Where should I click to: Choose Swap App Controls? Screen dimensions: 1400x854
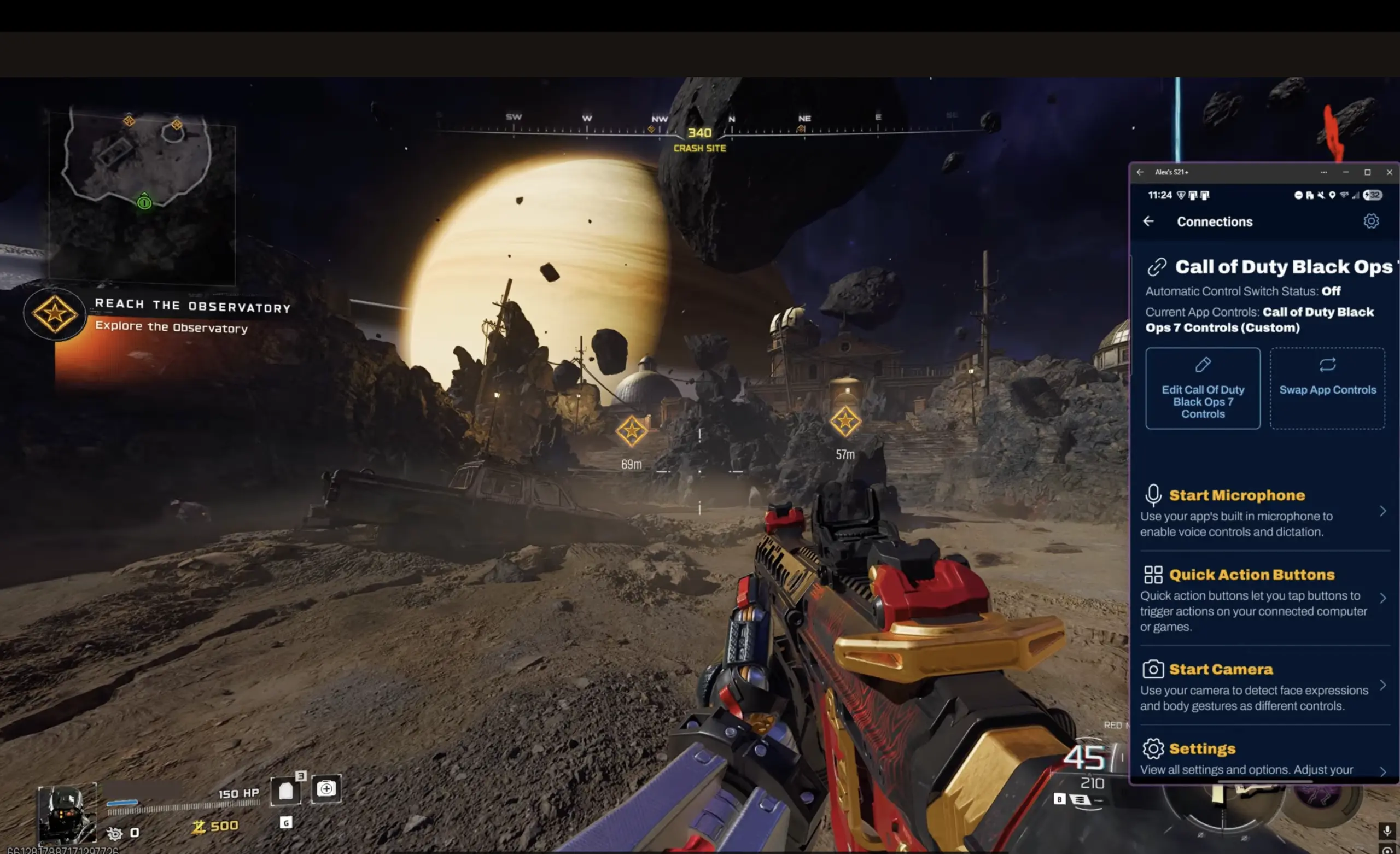[x=1327, y=389]
